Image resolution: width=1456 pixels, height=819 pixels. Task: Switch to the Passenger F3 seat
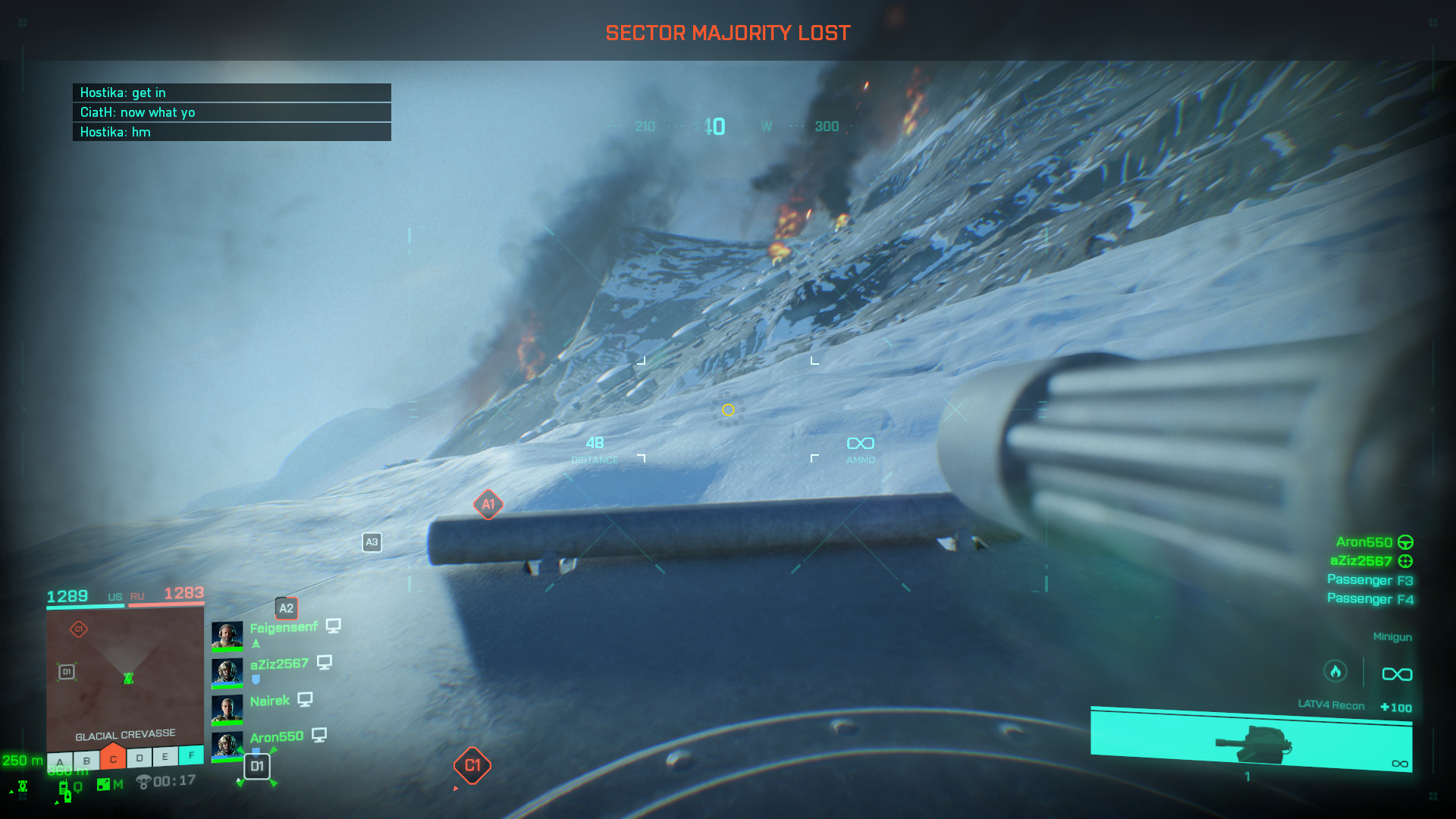pos(1370,580)
